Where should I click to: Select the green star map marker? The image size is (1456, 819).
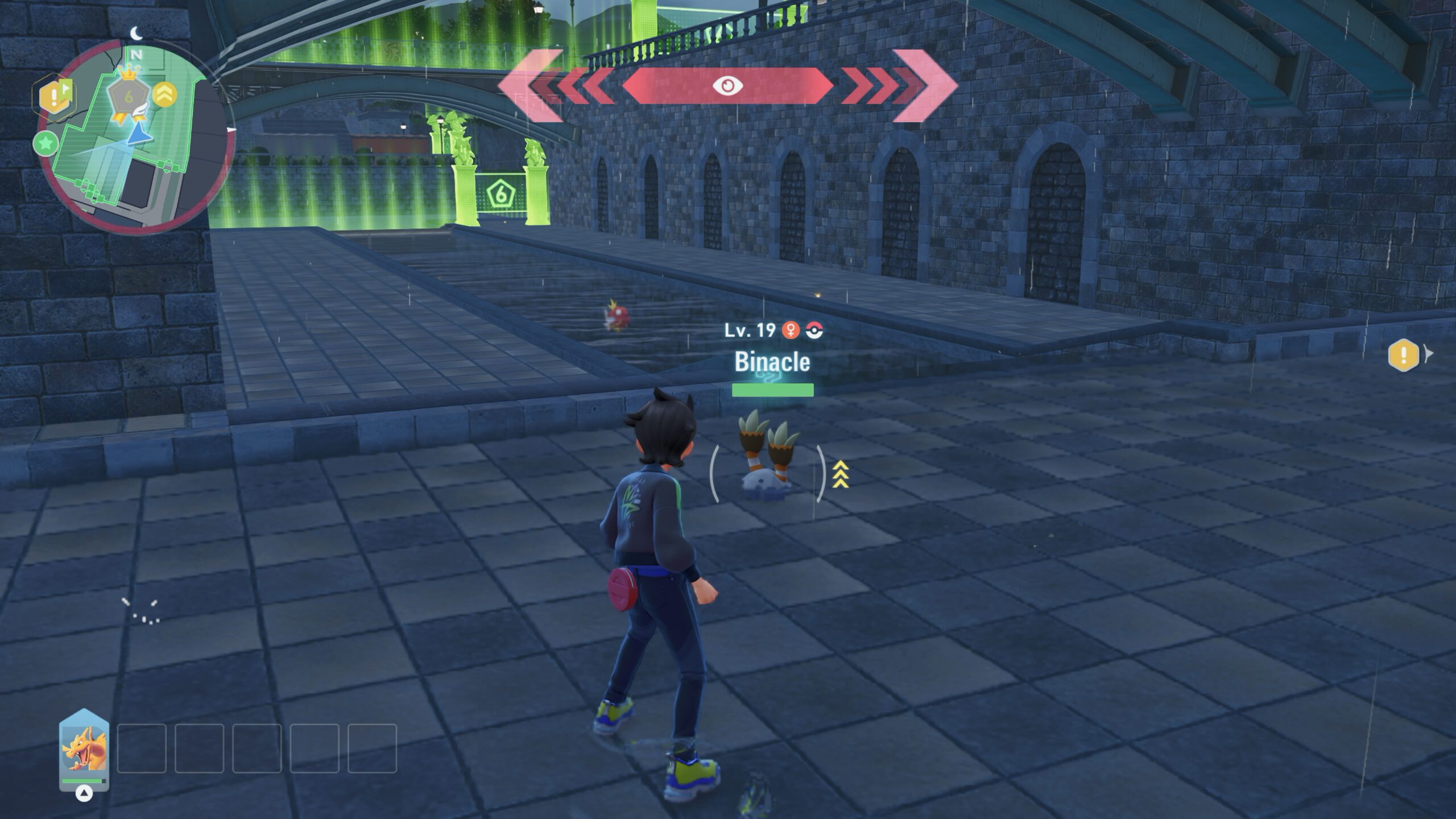pyautogui.click(x=45, y=143)
